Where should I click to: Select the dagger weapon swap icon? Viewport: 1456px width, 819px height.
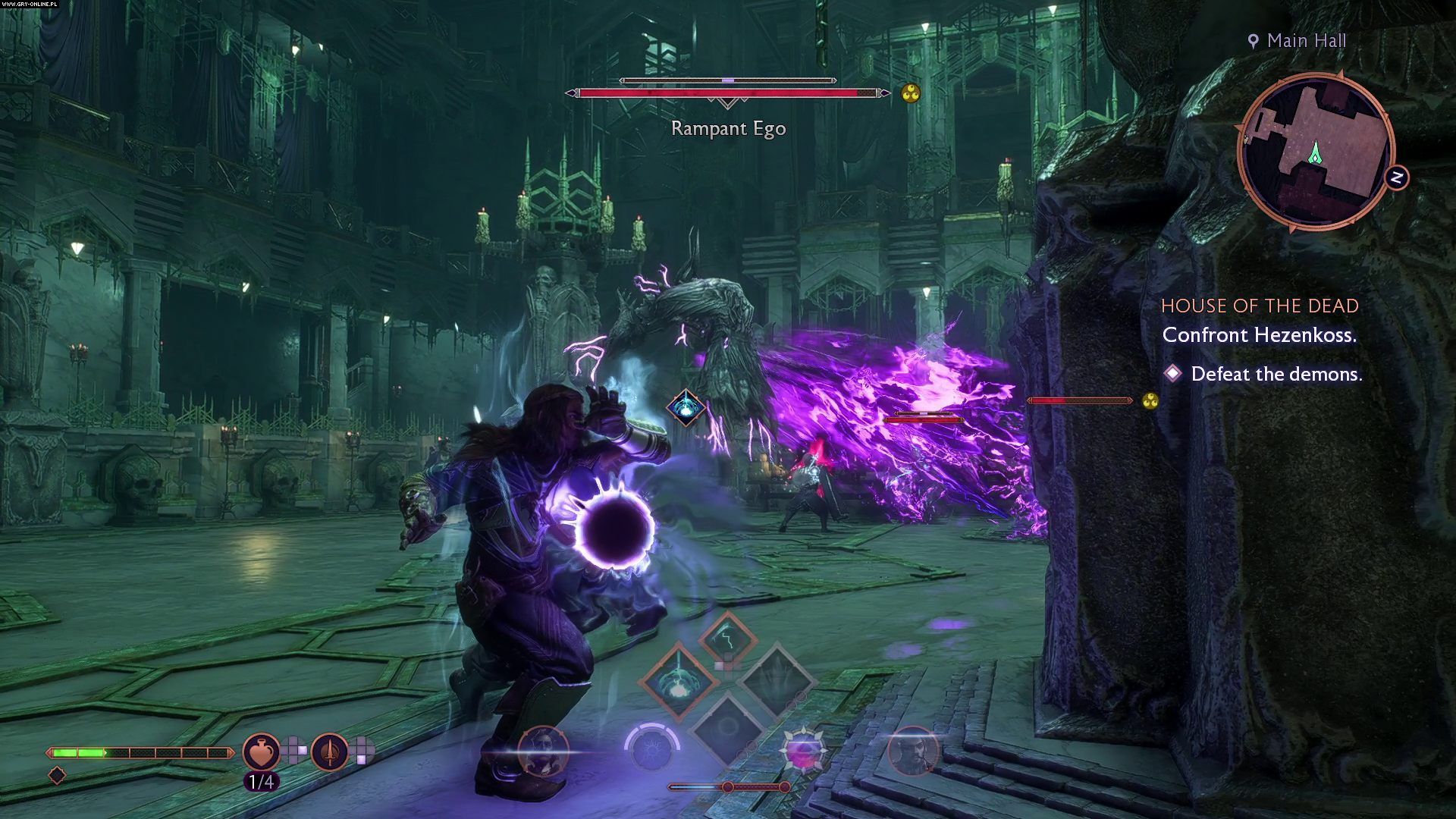[x=330, y=752]
